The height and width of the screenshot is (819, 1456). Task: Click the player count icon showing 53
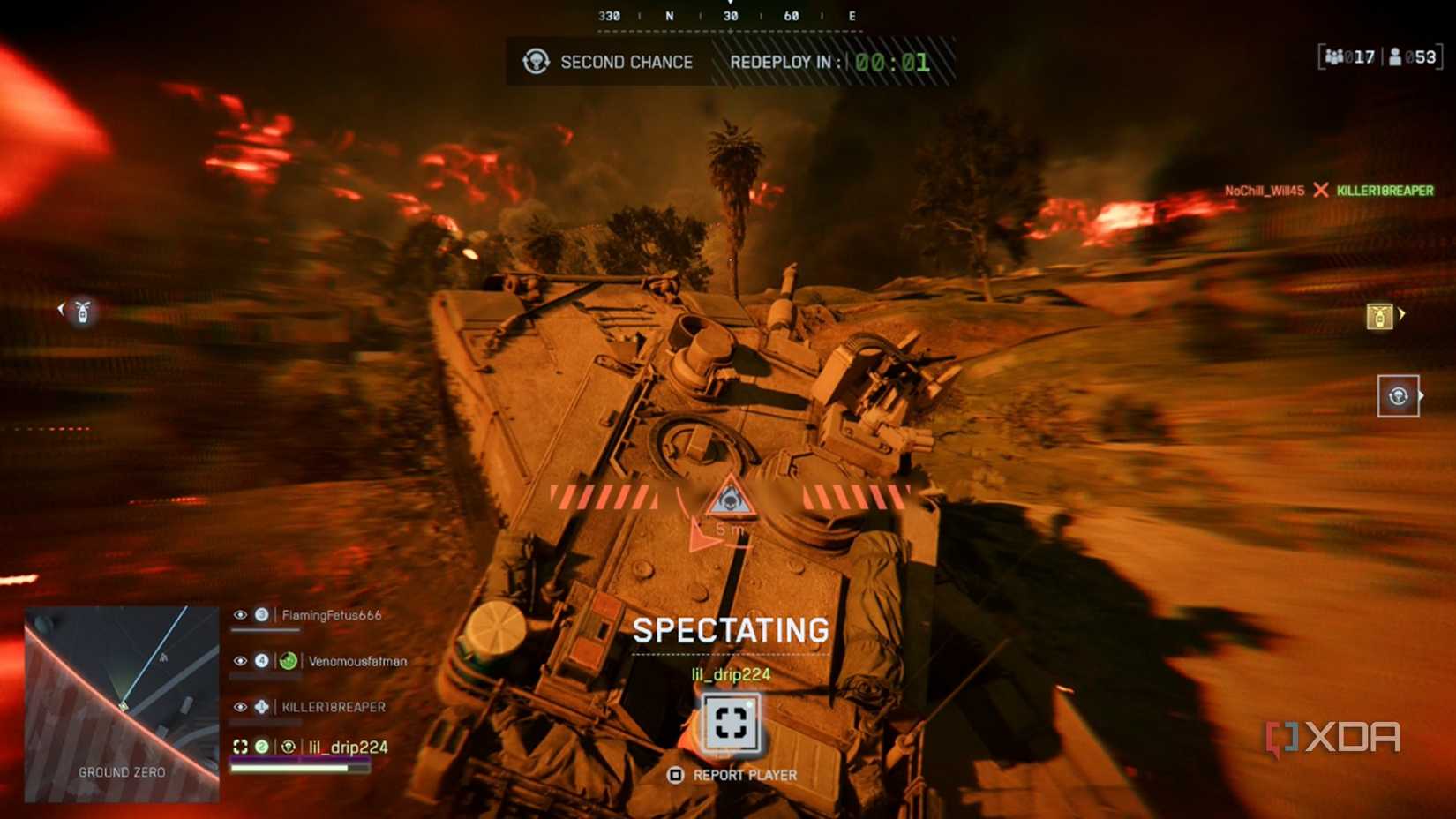point(1394,56)
